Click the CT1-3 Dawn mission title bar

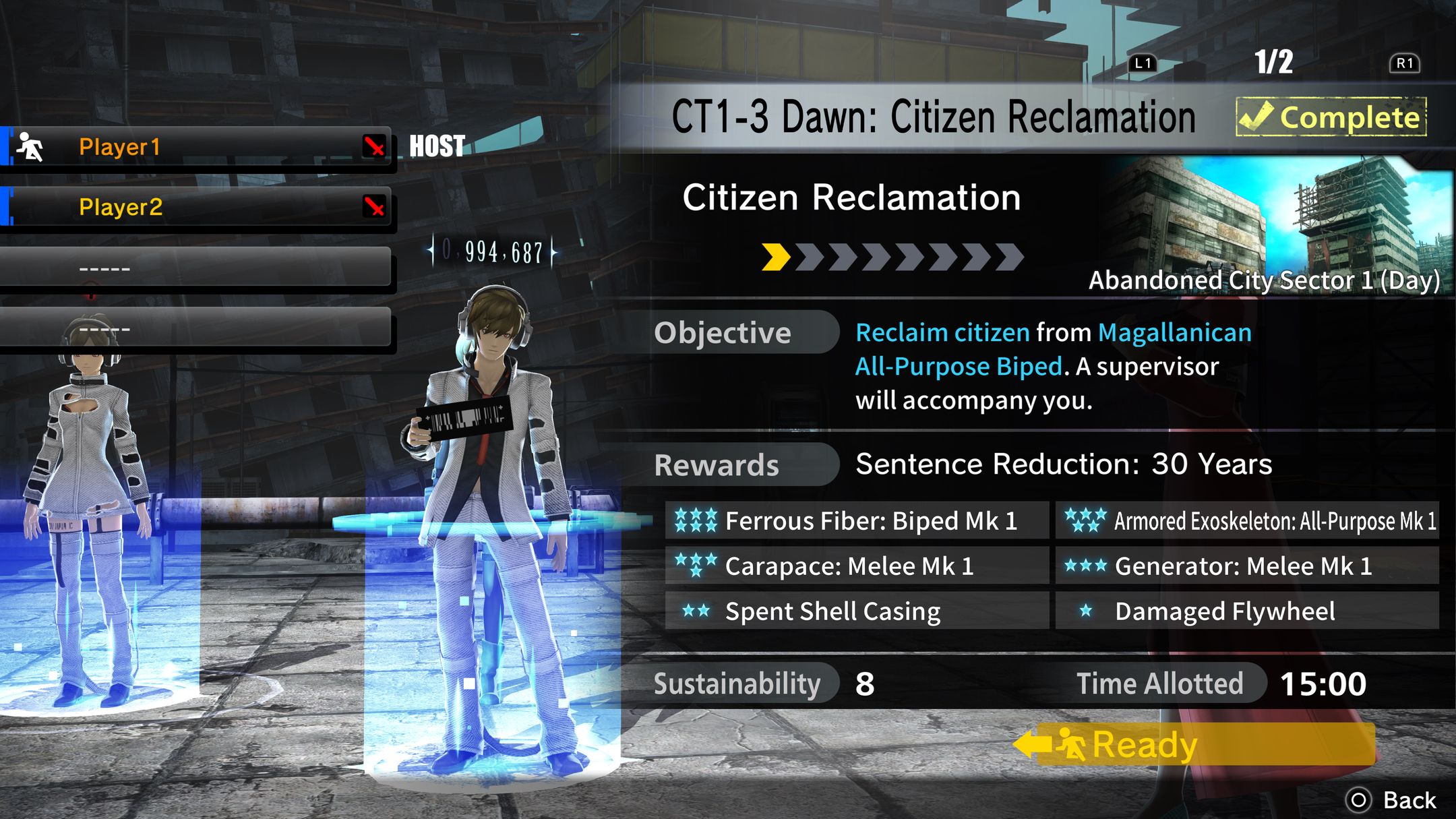click(934, 117)
